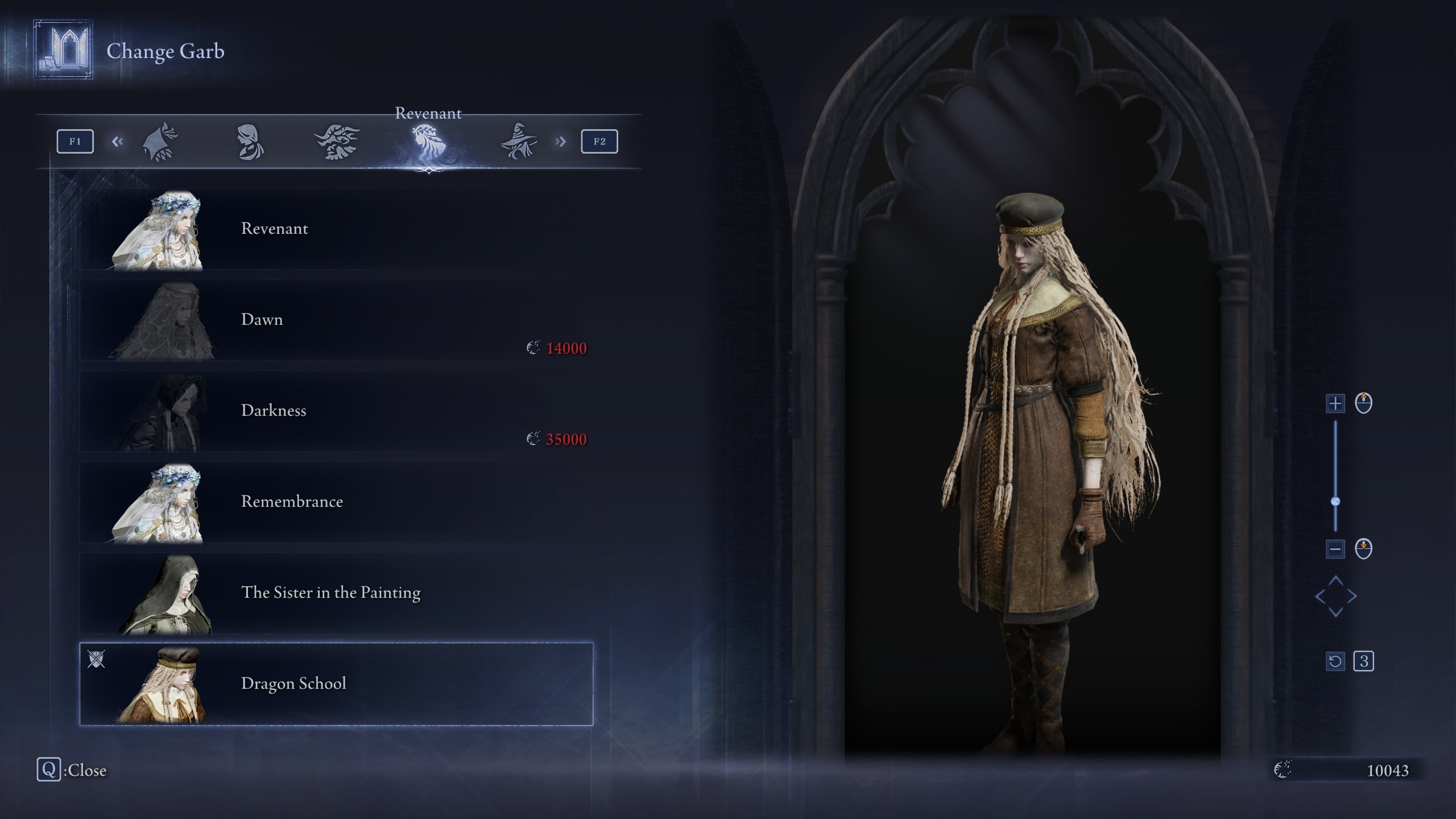Image resolution: width=1456 pixels, height=819 pixels.
Task: Close the Change Garb menu
Action: tap(49, 770)
